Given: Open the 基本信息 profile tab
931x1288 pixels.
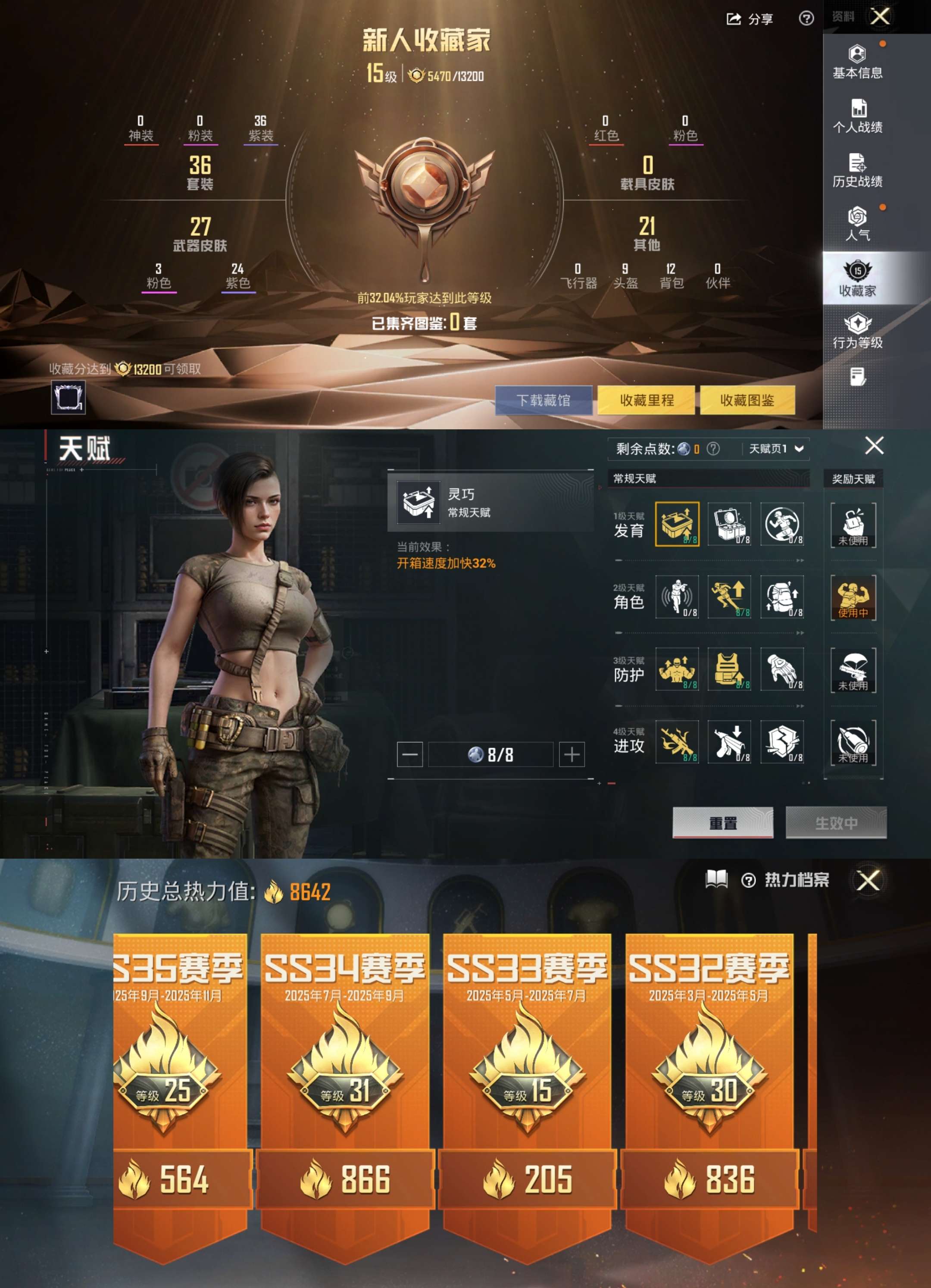Looking at the screenshot, I should pyautogui.click(x=857, y=62).
